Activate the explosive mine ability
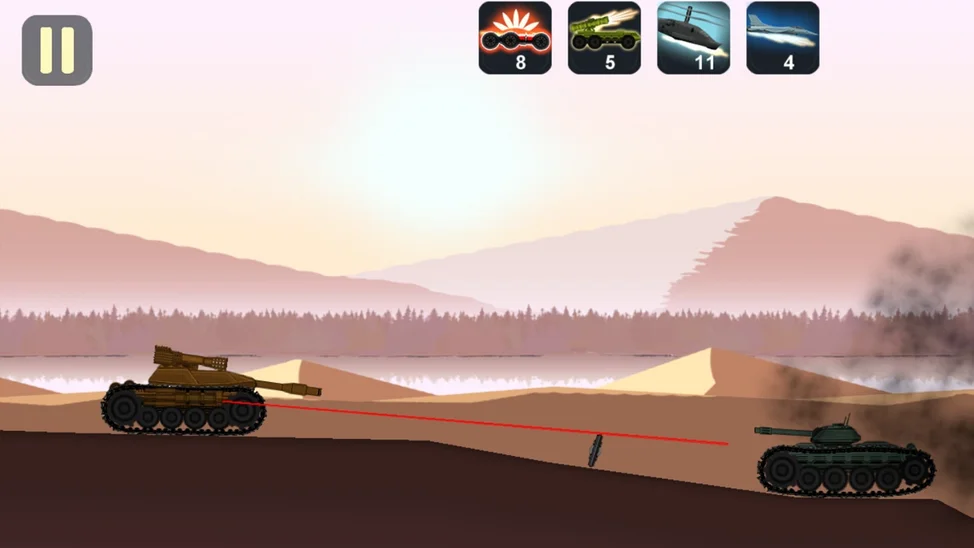The image size is (974, 548). pos(515,38)
